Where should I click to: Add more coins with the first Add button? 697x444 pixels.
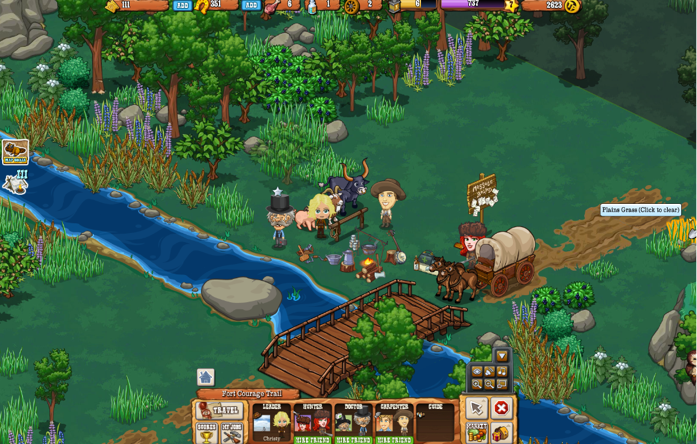tap(182, 5)
